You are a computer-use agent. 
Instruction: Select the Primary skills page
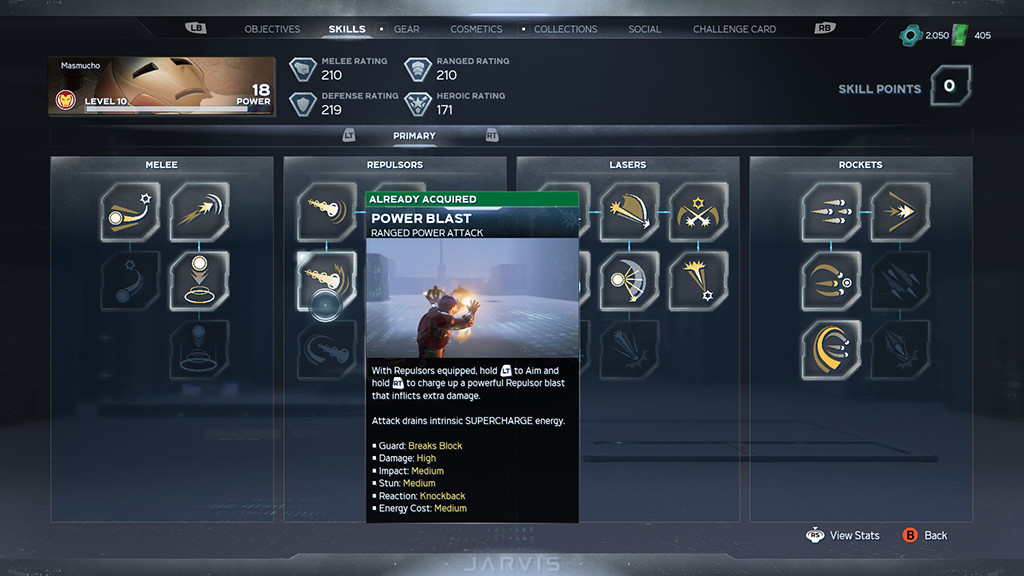pyautogui.click(x=414, y=136)
